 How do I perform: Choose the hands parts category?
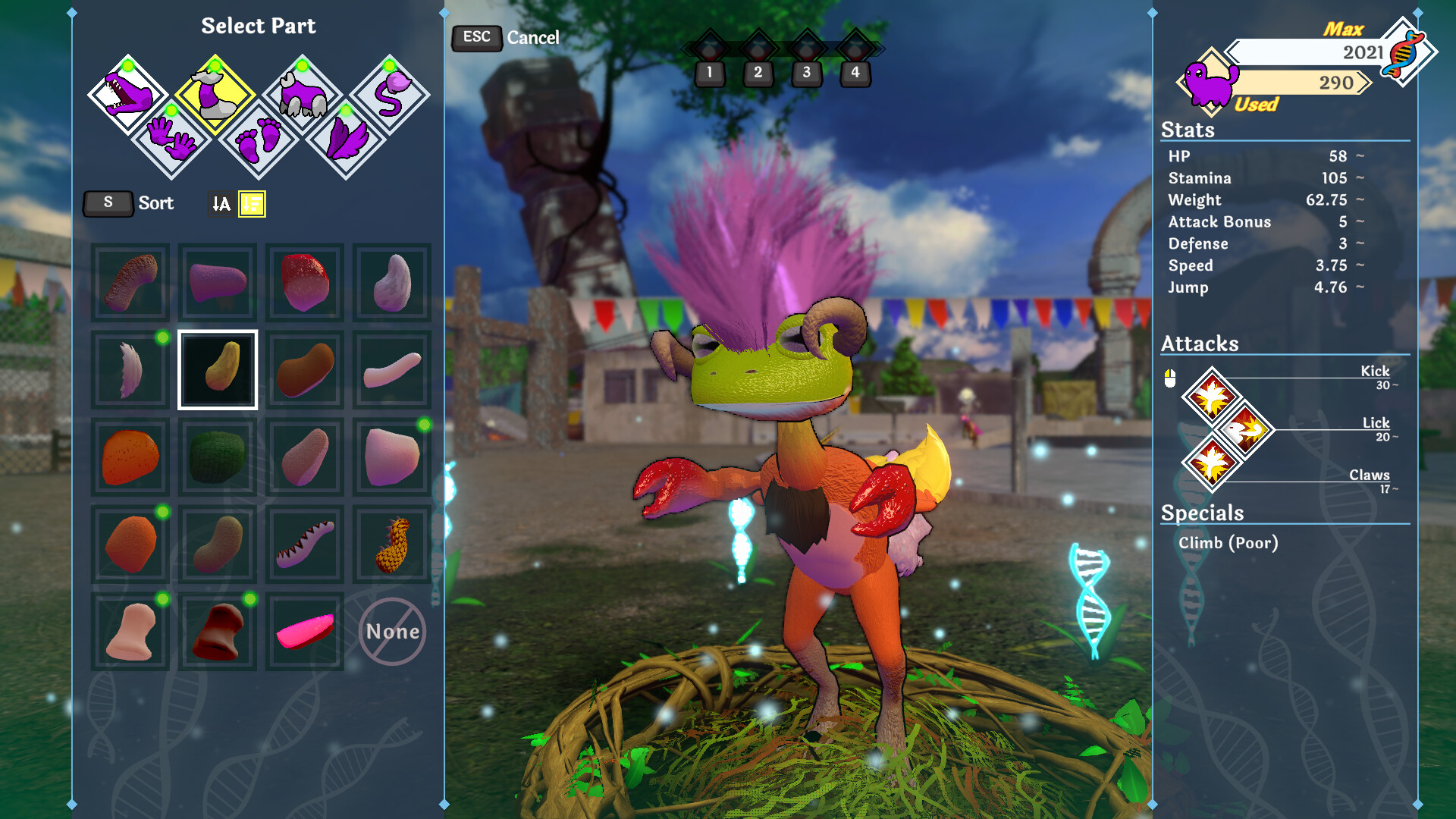tap(171, 138)
